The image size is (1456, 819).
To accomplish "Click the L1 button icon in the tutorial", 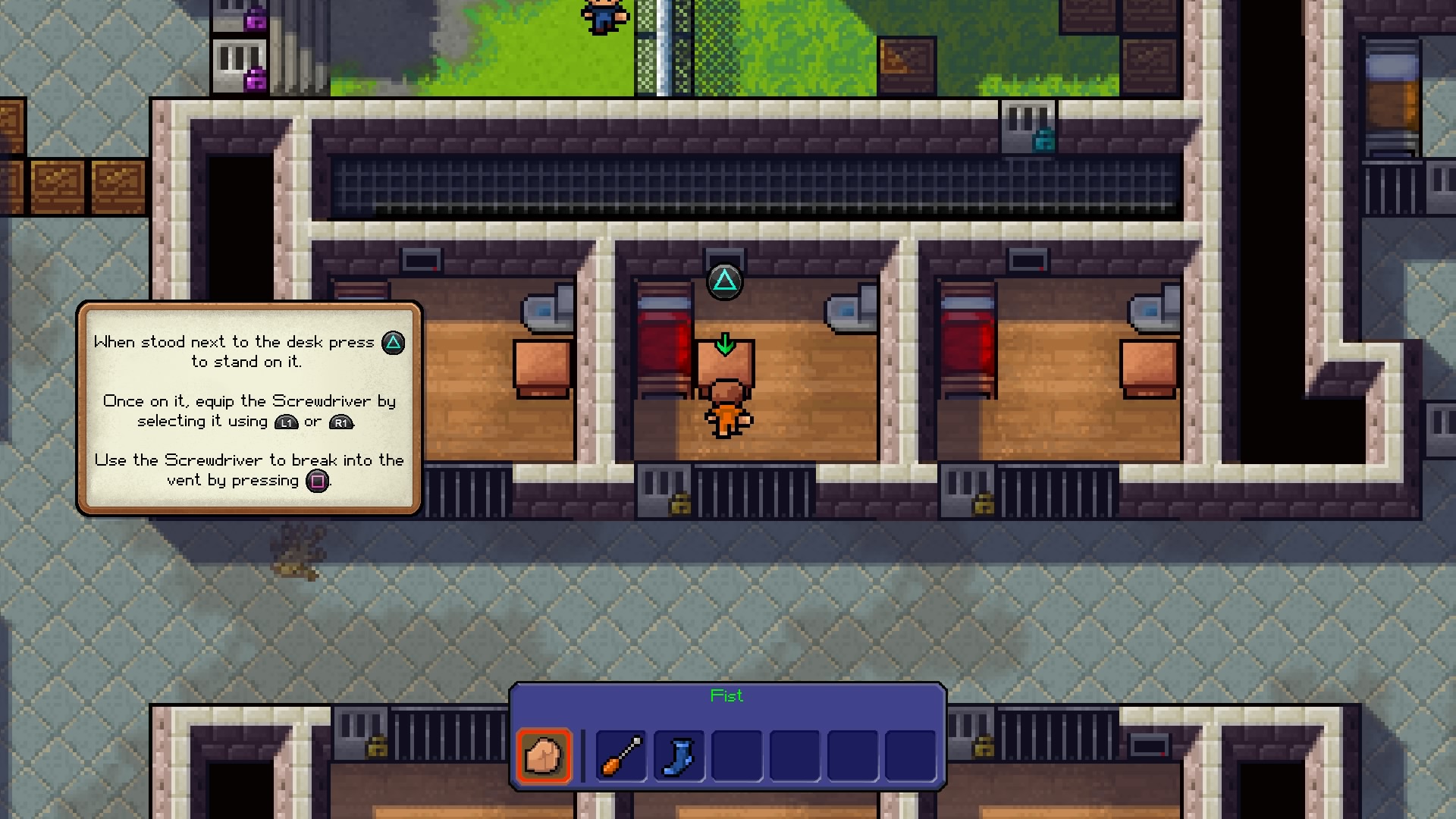I will pos(286,422).
